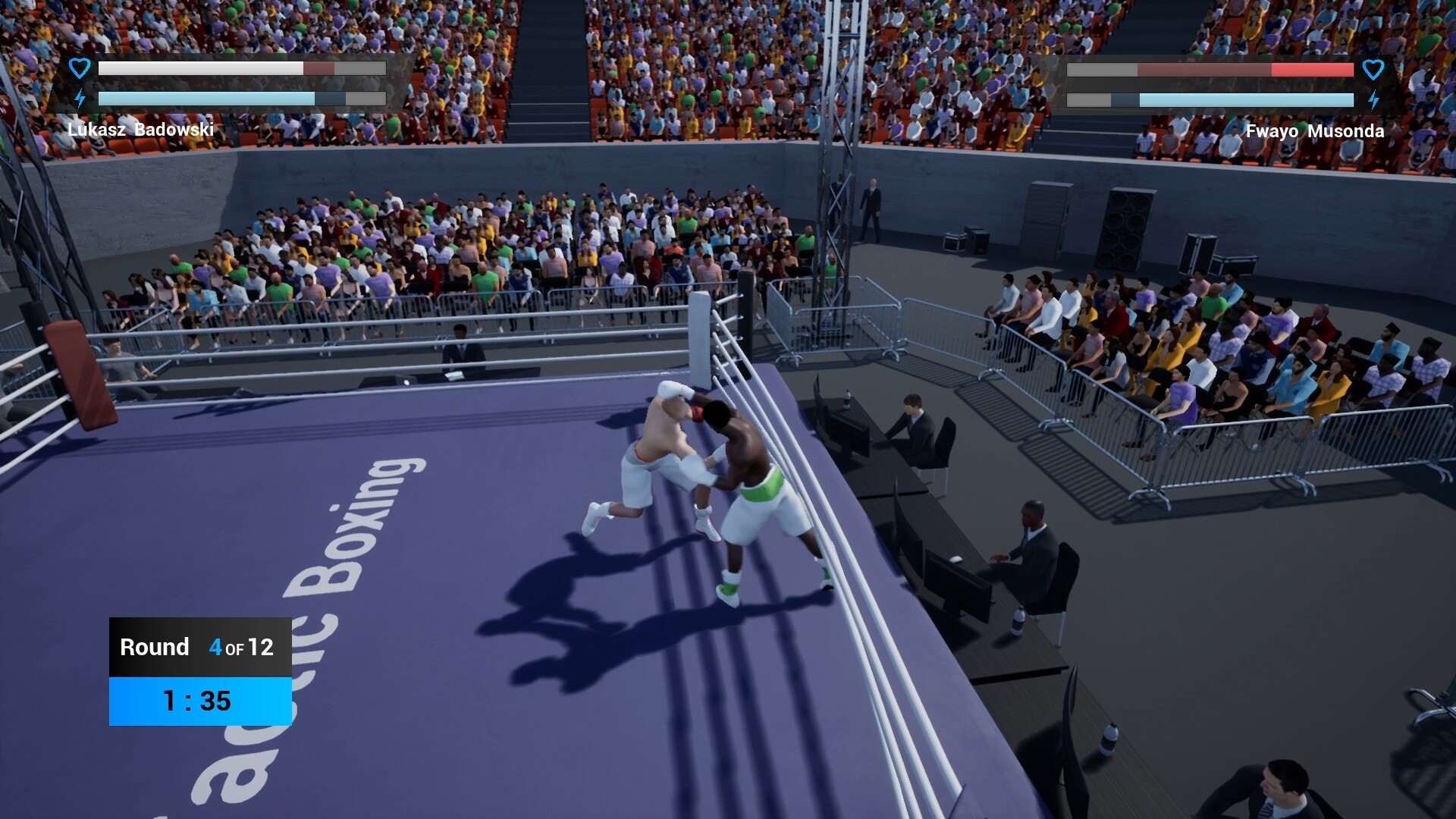The width and height of the screenshot is (1456, 819).
Task: Select the right fighter's lightning bolt symbol
Action: point(1374,99)
